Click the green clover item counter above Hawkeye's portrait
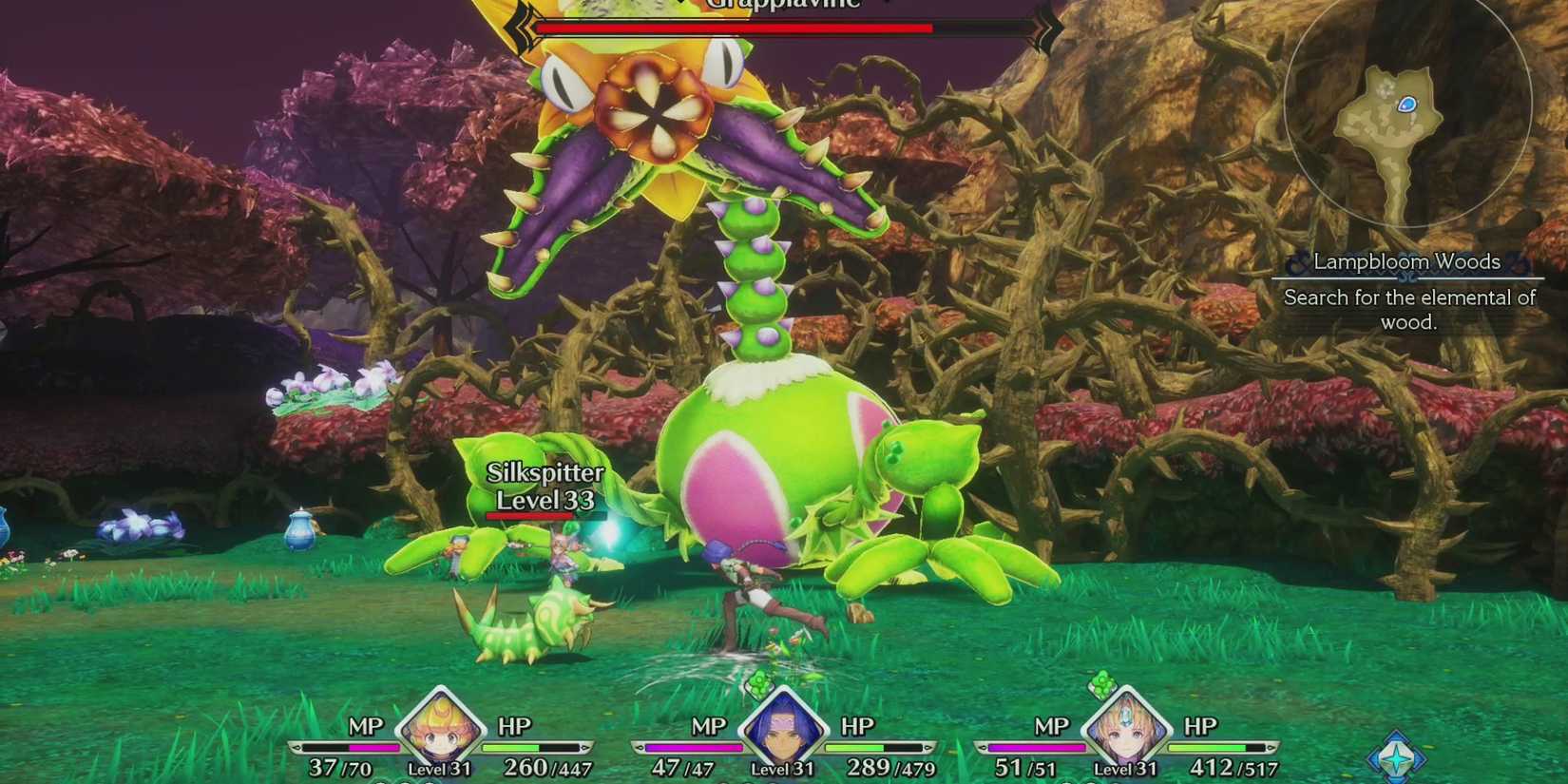Viewport: 1568px width, 784px height. click(760, 684)
